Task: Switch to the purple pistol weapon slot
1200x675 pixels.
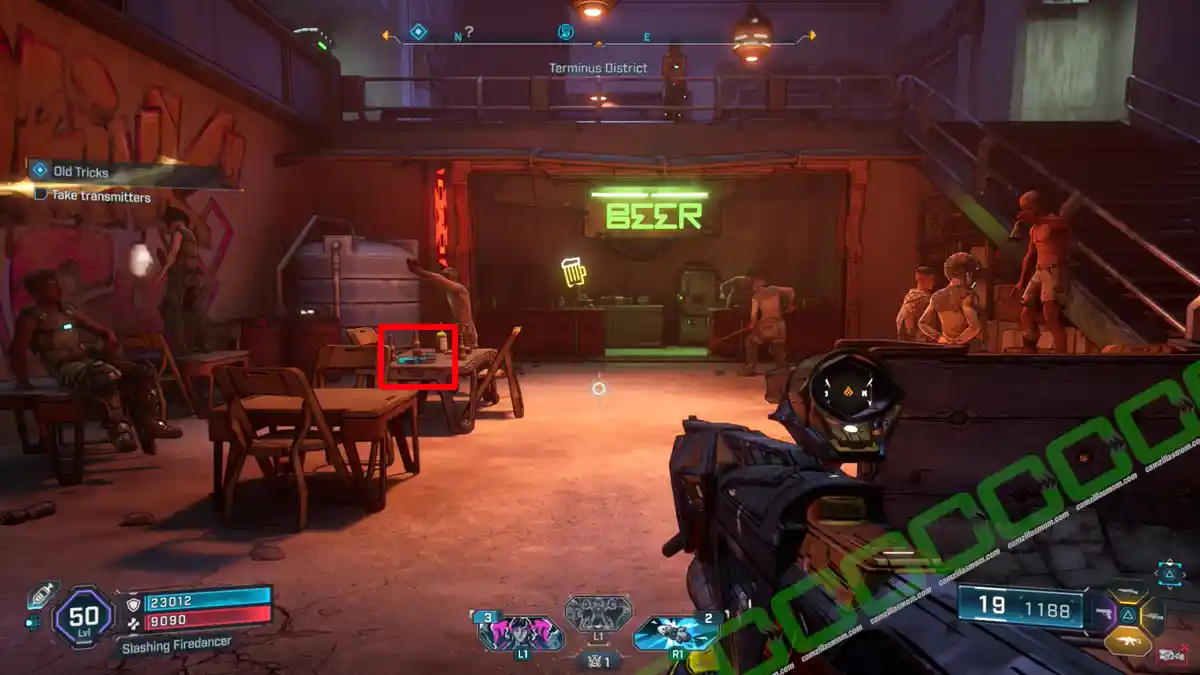Action: click(1106, 612)
